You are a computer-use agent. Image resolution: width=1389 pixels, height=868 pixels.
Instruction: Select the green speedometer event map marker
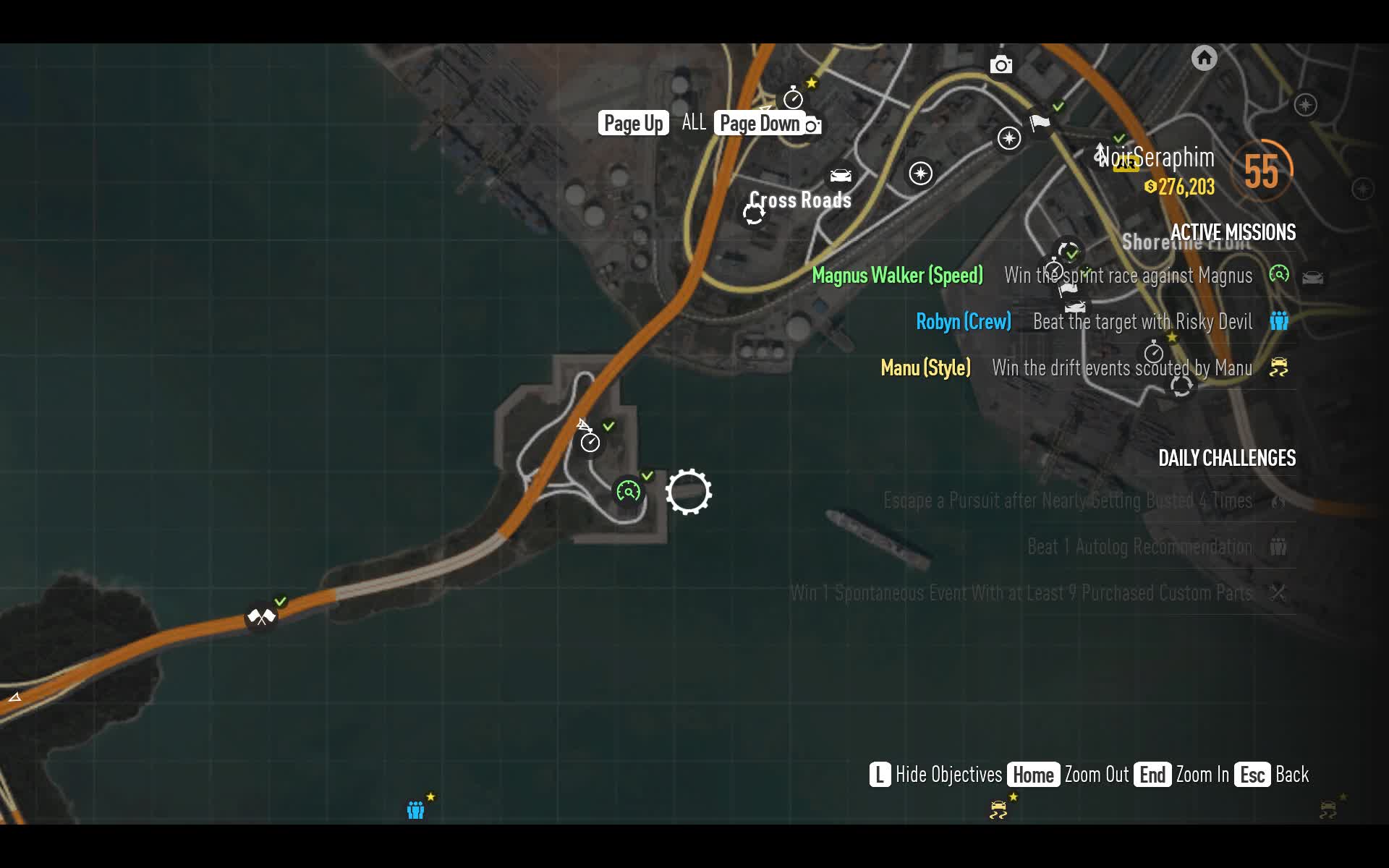point(628,492)
